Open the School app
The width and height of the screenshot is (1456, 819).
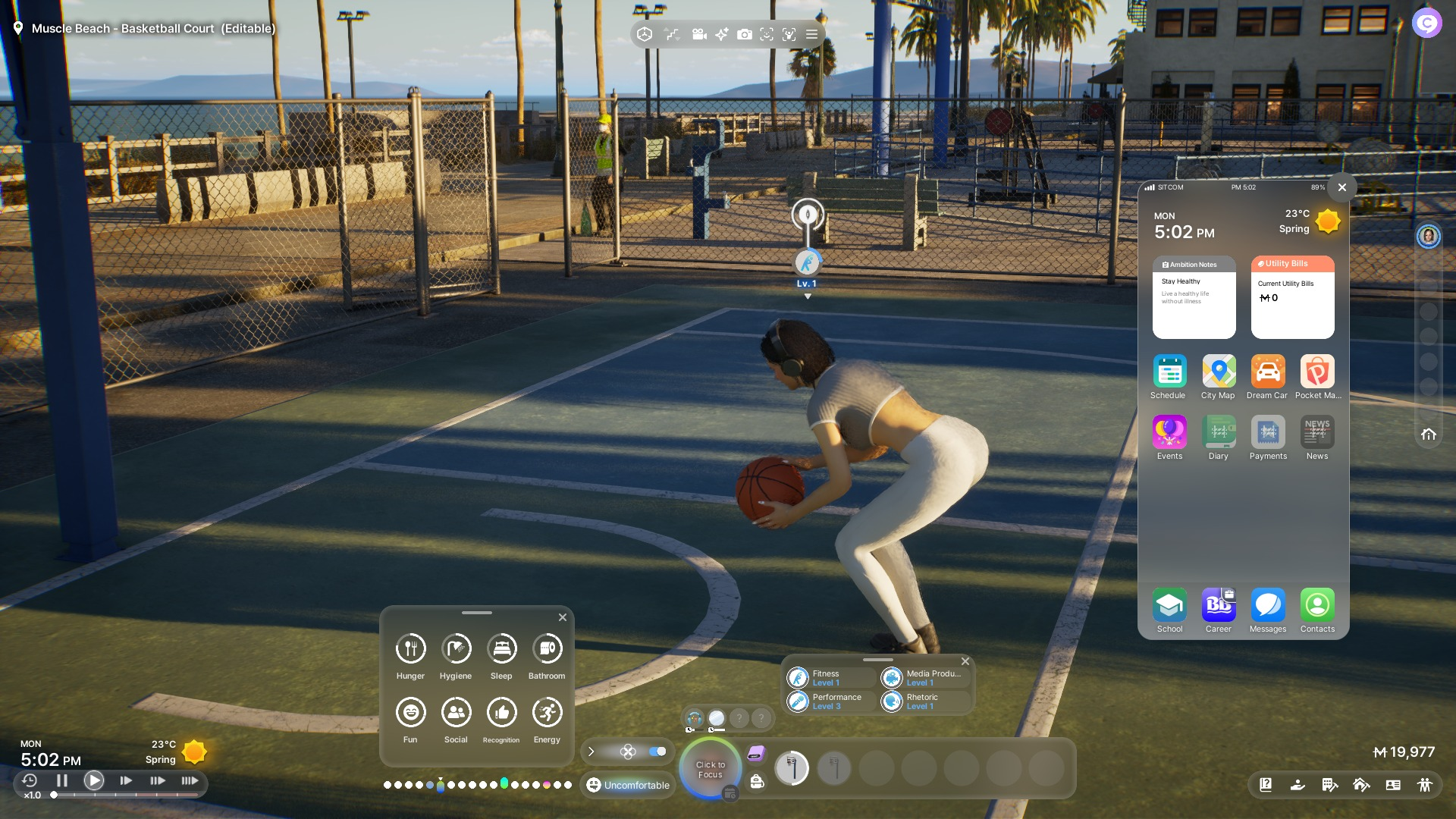1169,606
